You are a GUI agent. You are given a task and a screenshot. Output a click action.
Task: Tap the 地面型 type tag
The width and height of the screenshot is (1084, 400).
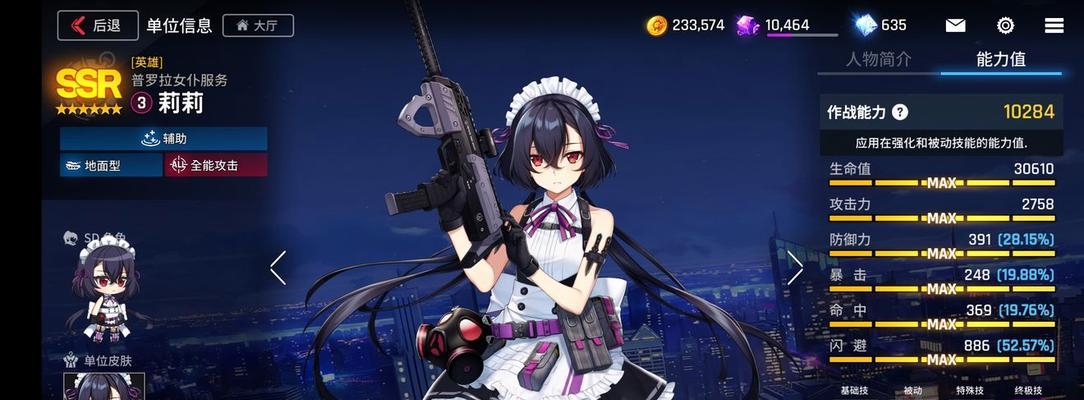pyautogui.click(x=111, y=165)
